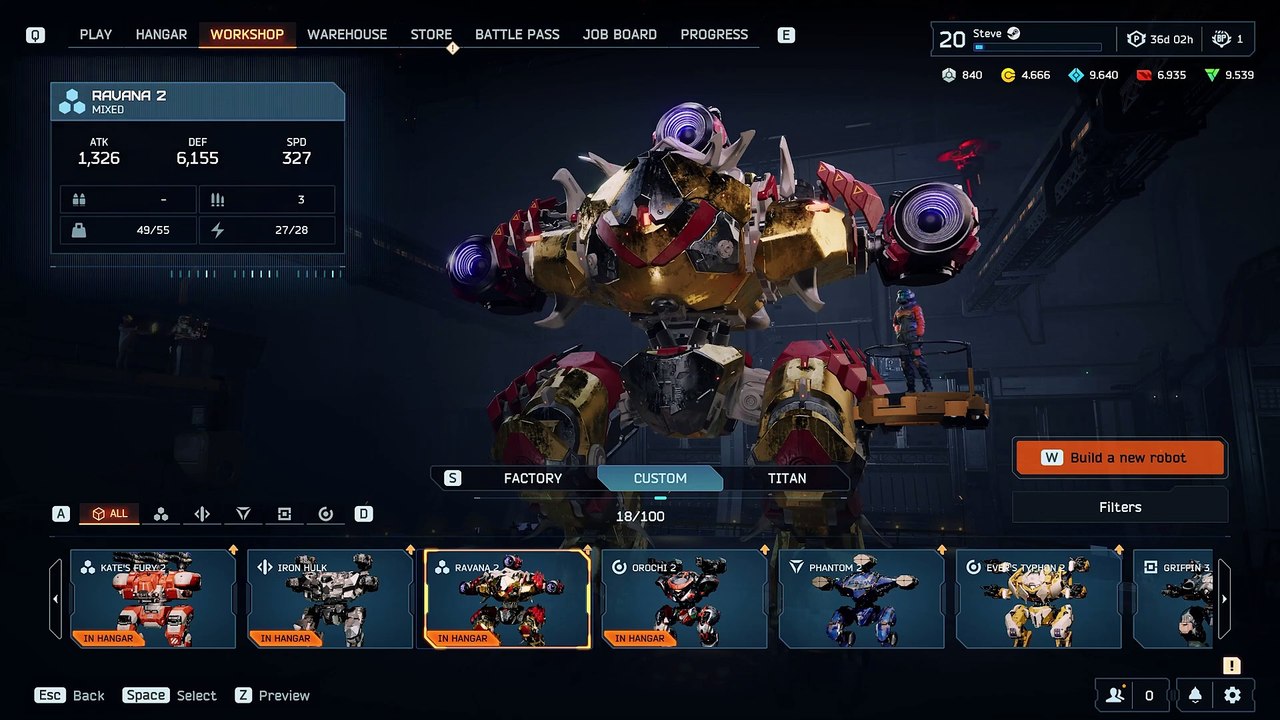The height and width of the screenshot is (720, 1280).
Task: Choose the Orochi 2 robot card
Action: (684, 598)
